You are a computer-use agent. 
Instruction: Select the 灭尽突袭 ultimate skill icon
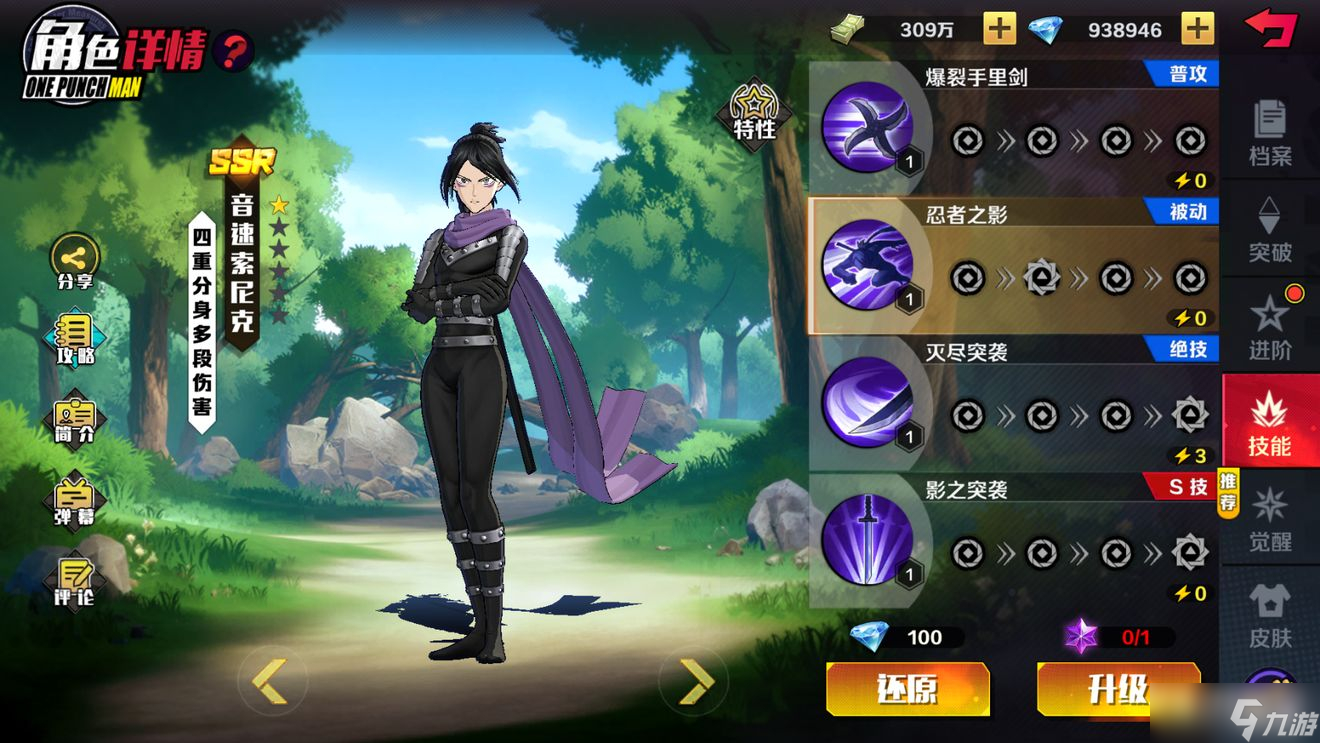pos(867,402)
